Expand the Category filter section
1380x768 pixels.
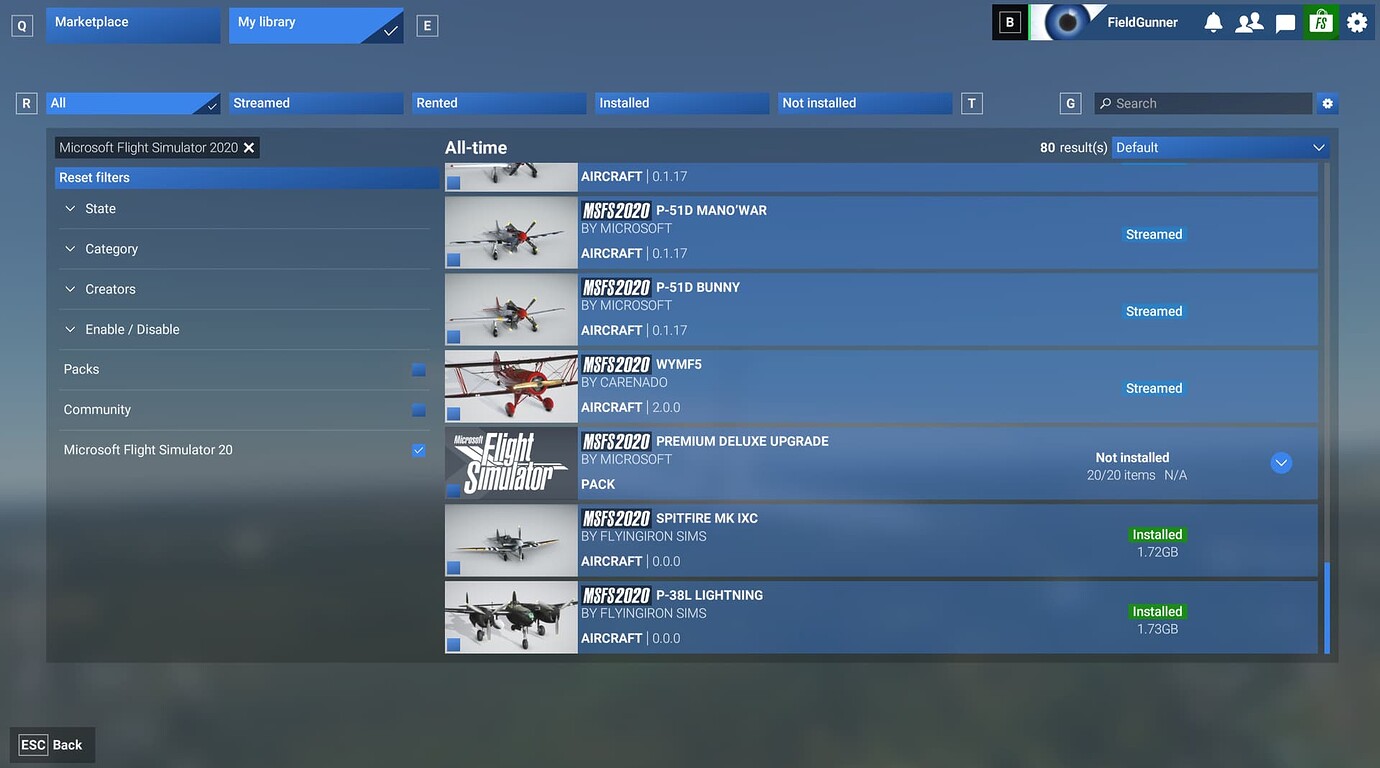pyautogui.click(x=111, y=249)
